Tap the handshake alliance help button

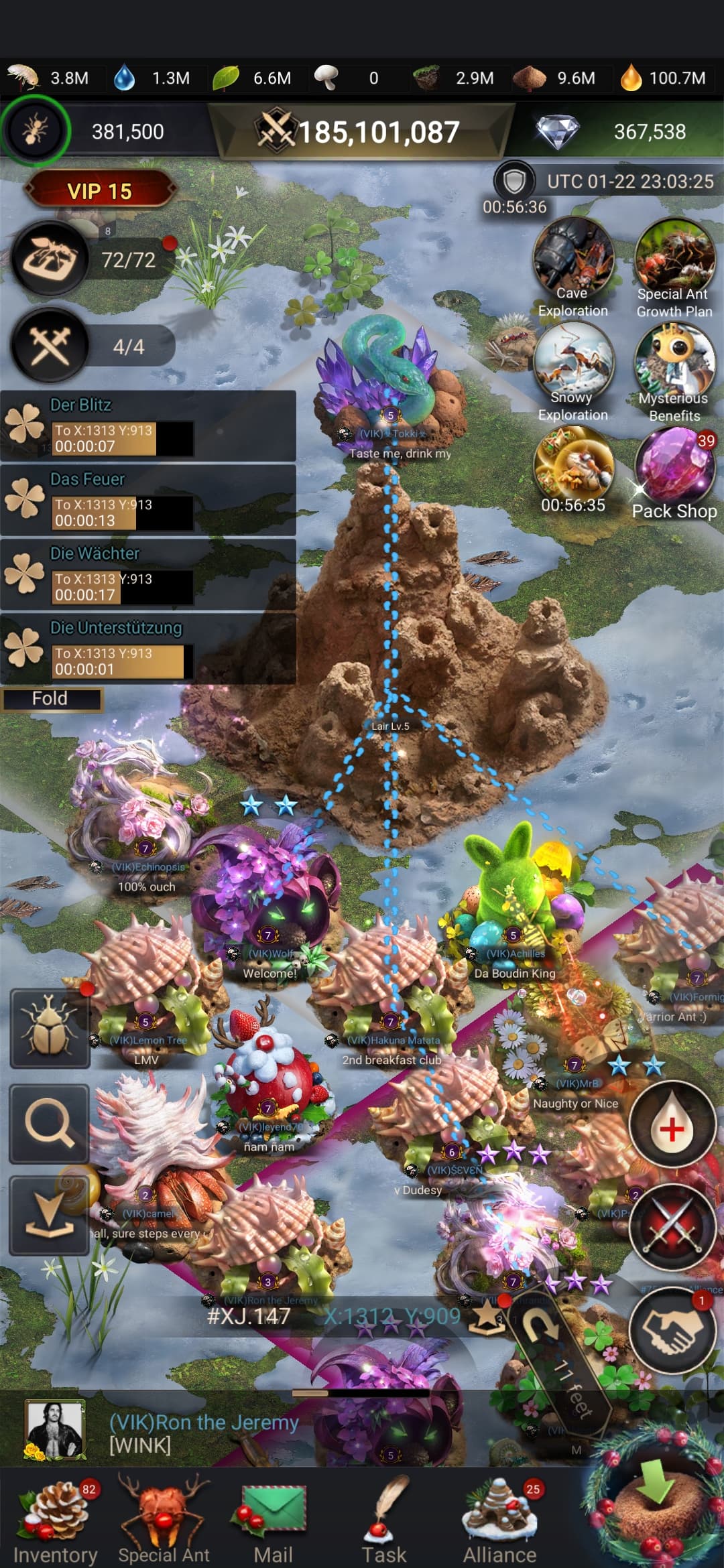tap(672, 1331)
